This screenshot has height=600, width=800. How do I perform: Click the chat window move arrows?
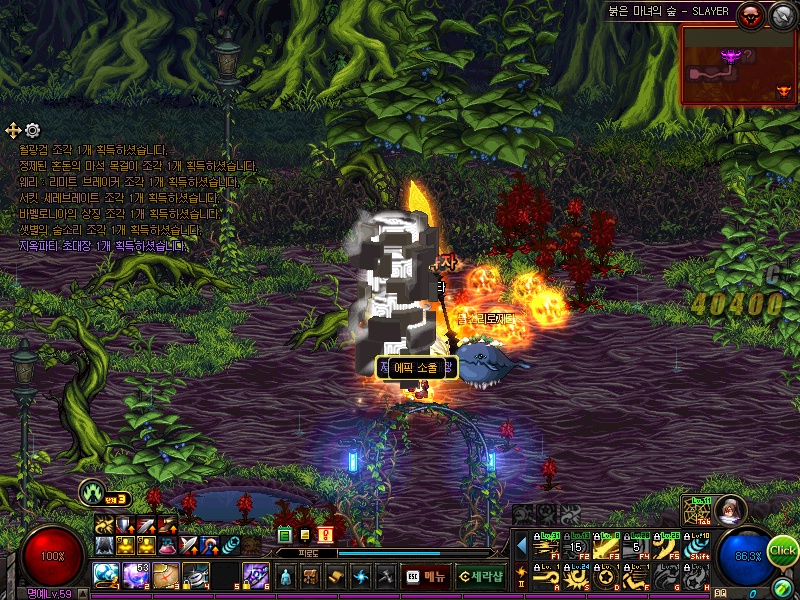point(13,130)
